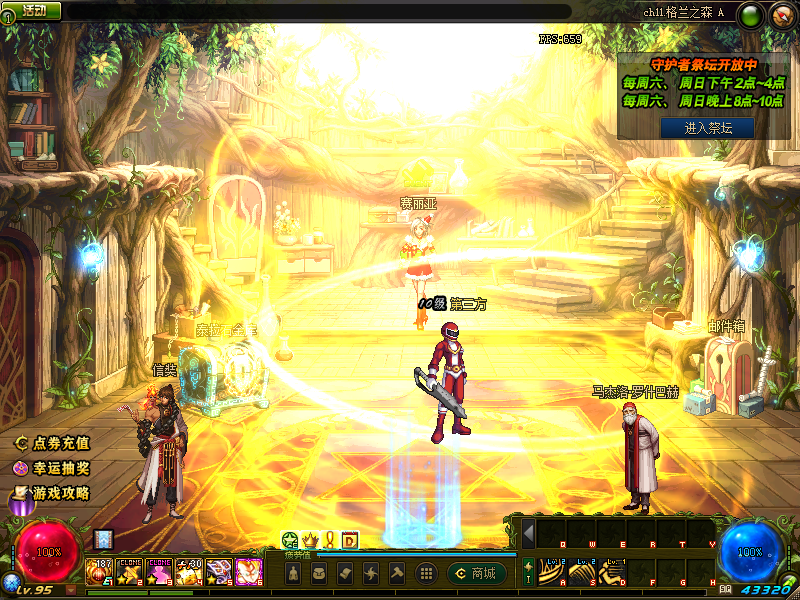
Task: Click the green orb channel button
Action: [753, 14]
